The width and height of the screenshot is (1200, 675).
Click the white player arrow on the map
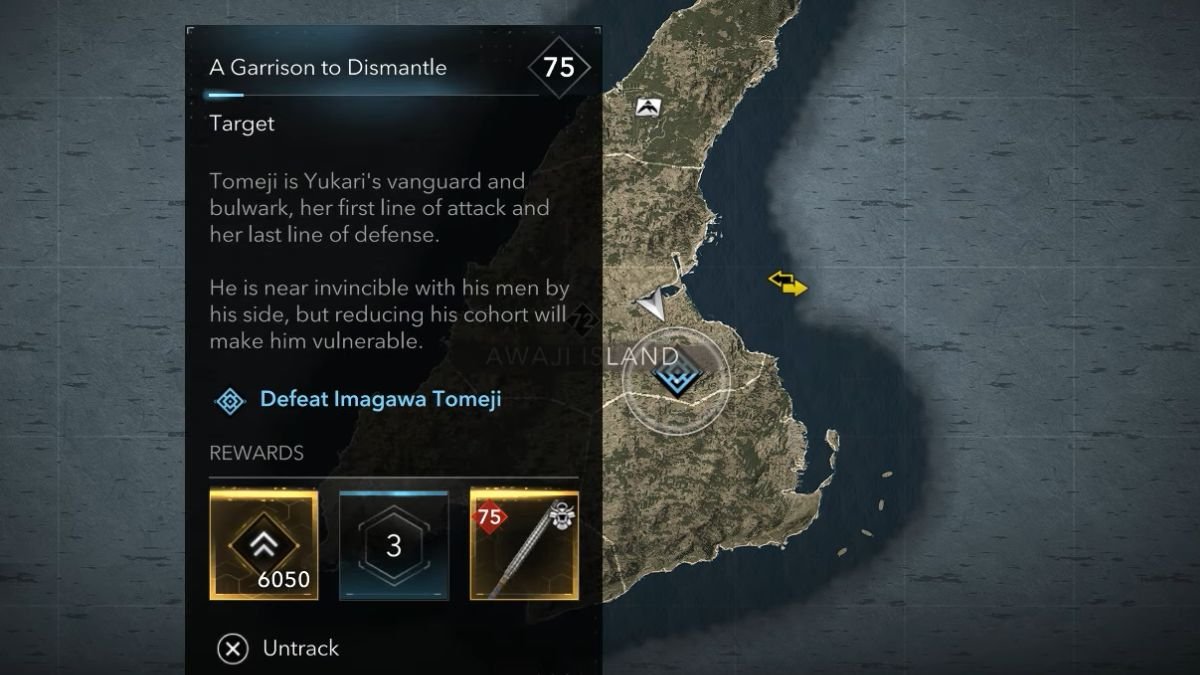tap(653, 304)
